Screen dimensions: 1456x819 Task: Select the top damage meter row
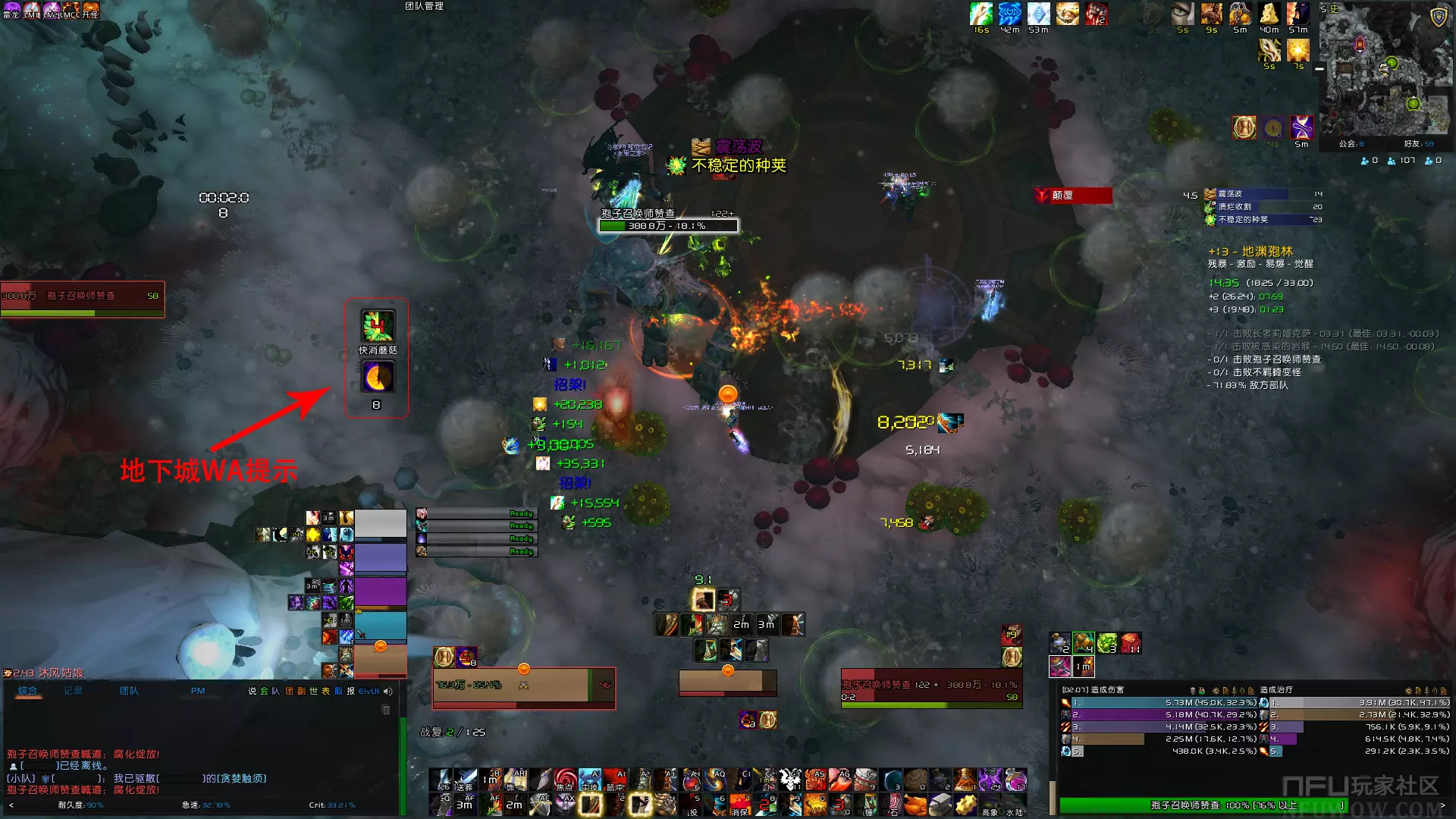[x=1160, y=703]
